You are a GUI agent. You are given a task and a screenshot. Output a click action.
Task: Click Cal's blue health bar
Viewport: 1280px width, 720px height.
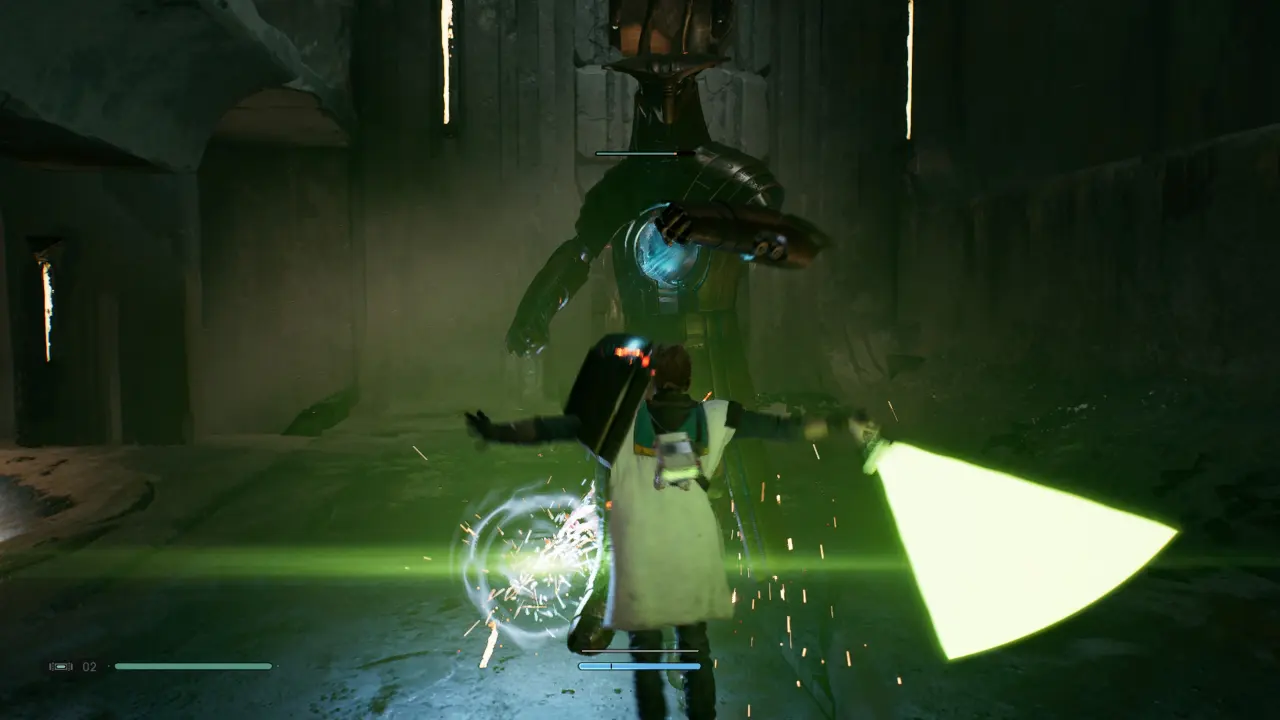click(640, 665)
